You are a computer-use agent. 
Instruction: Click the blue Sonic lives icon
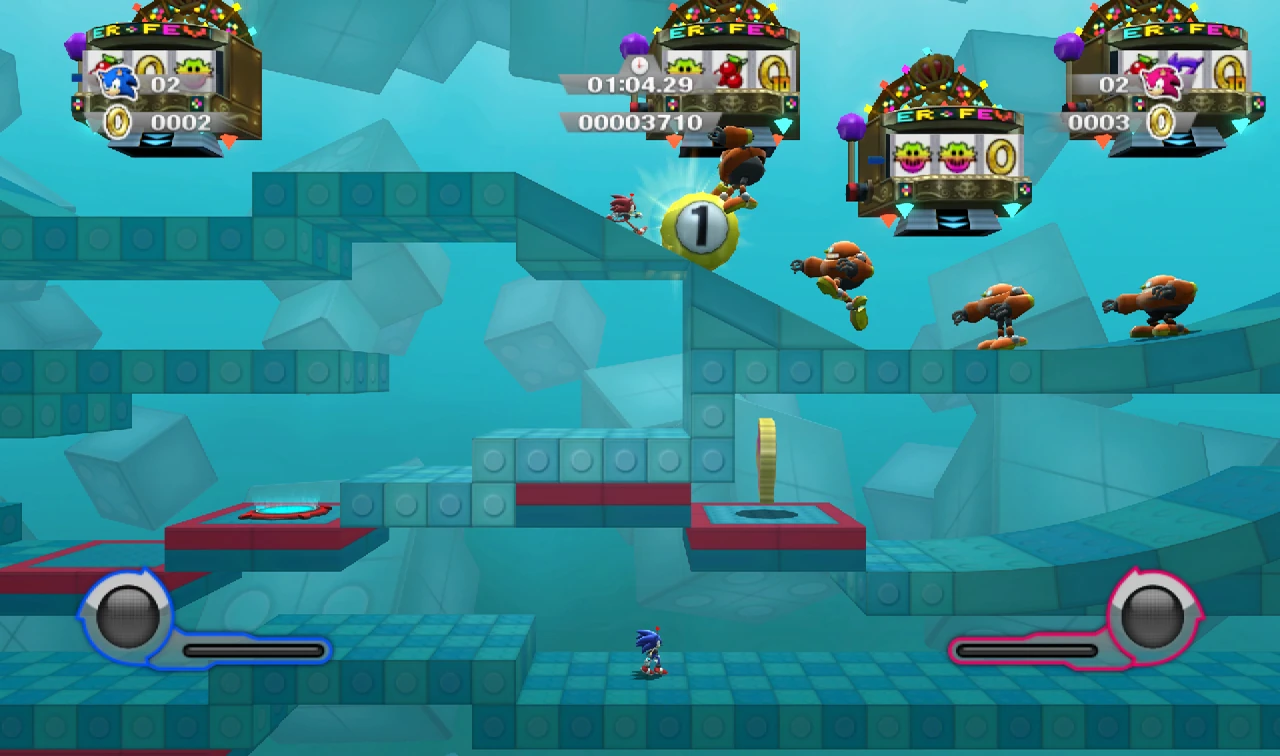pyautogui.click(x=119, y=82)
